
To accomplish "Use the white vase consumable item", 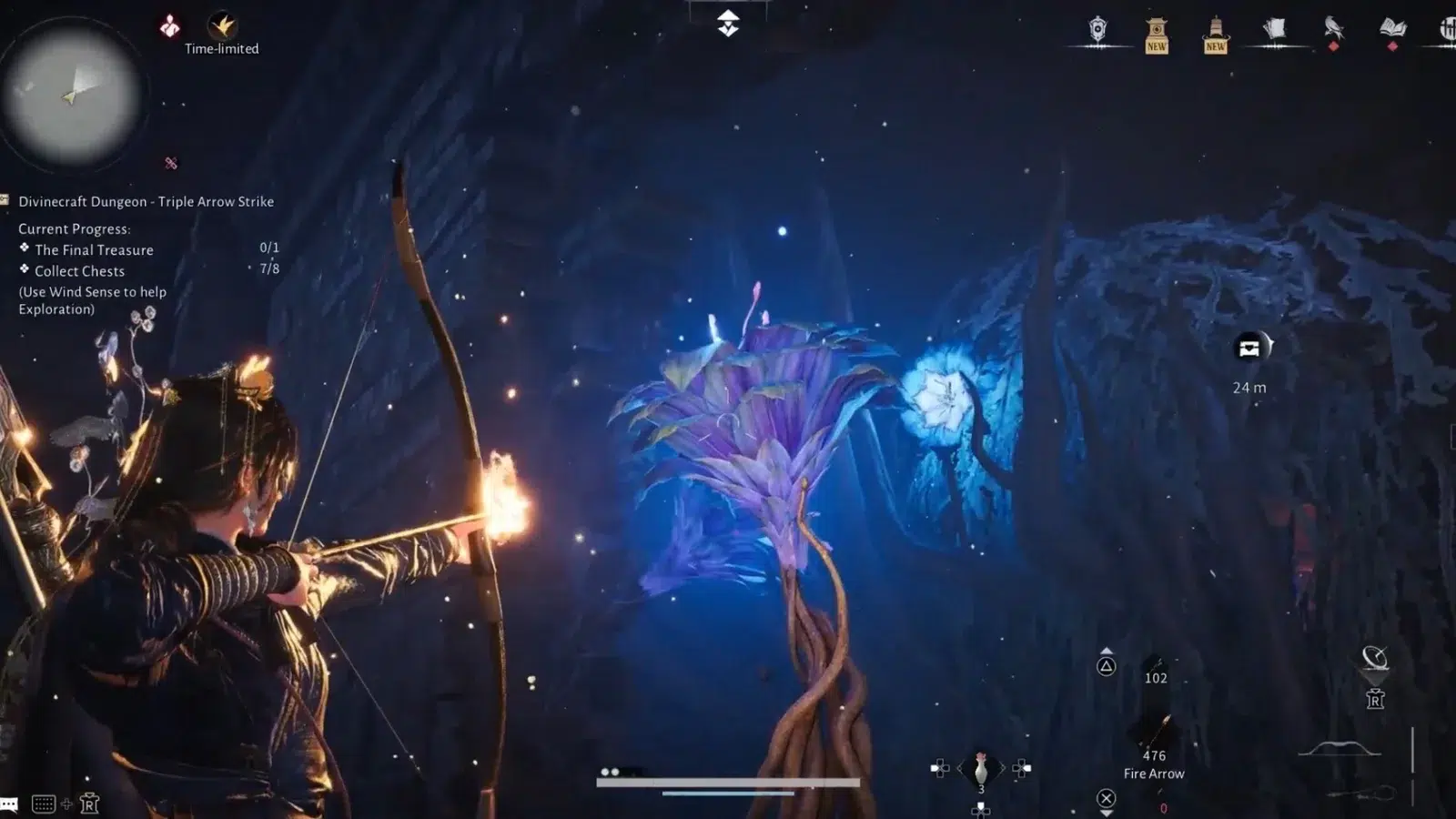I will click(981, 770).
